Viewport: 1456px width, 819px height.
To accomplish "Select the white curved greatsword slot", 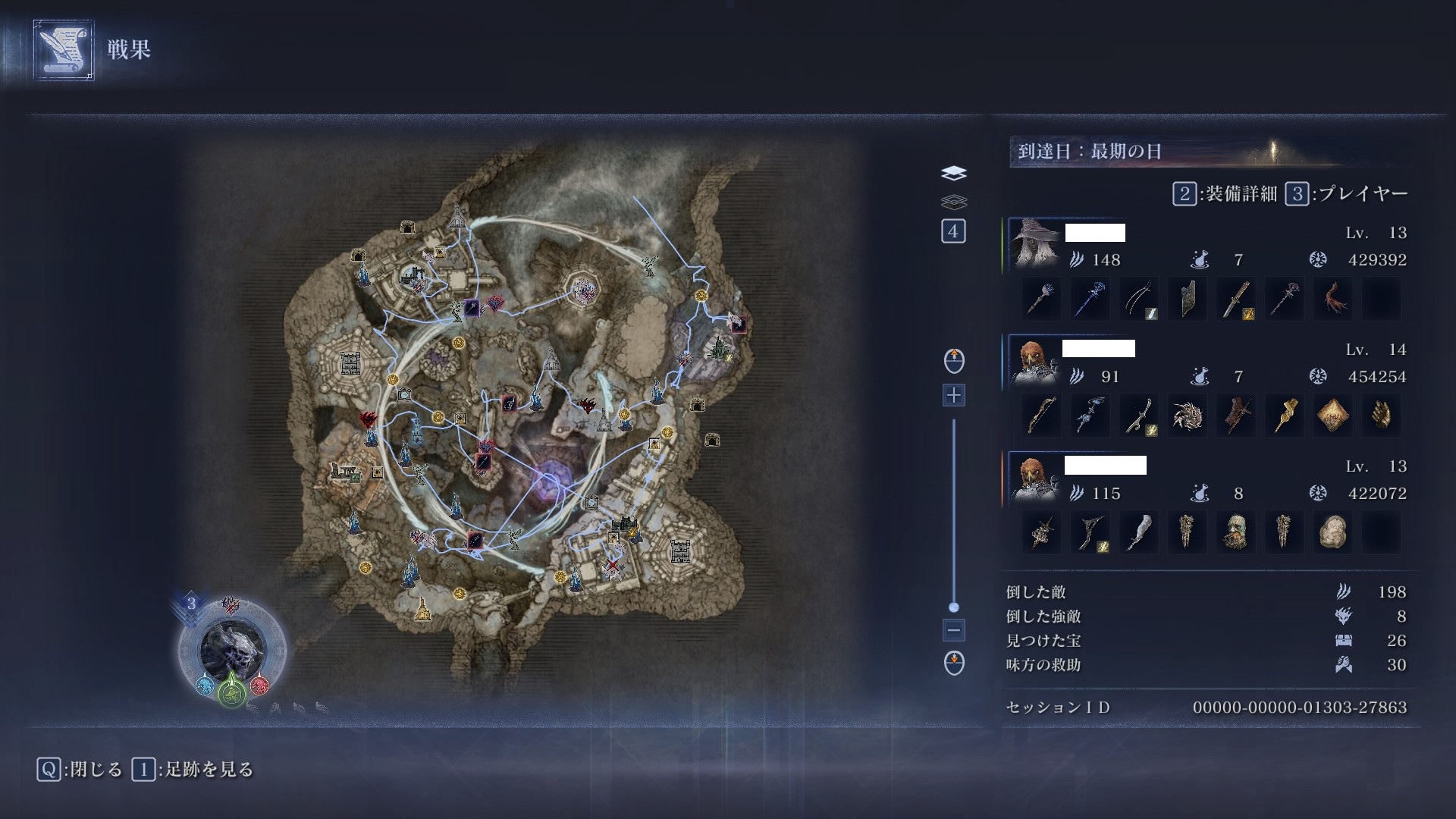I will [1138, 532].
